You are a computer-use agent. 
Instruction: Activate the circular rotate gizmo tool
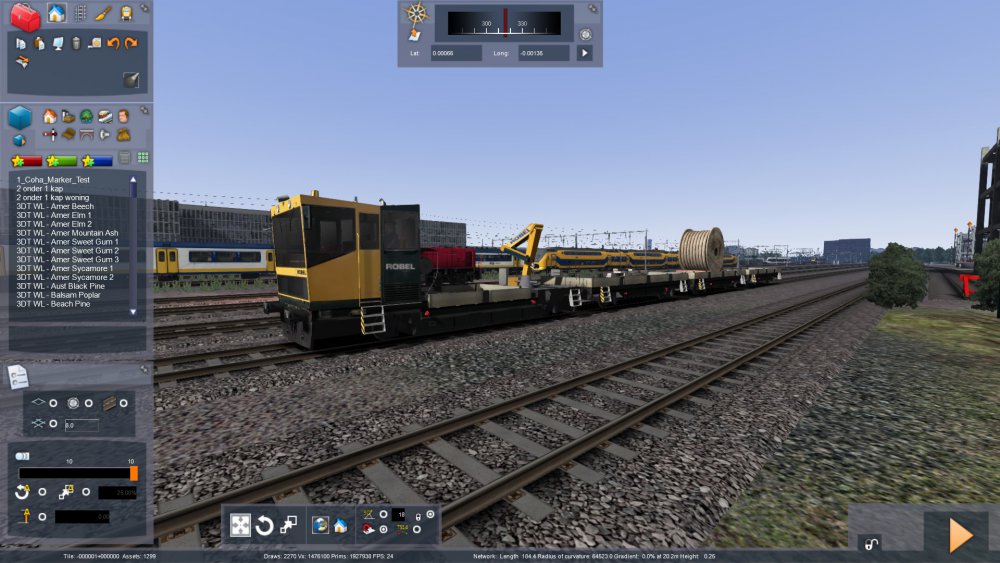click(265, 525)
